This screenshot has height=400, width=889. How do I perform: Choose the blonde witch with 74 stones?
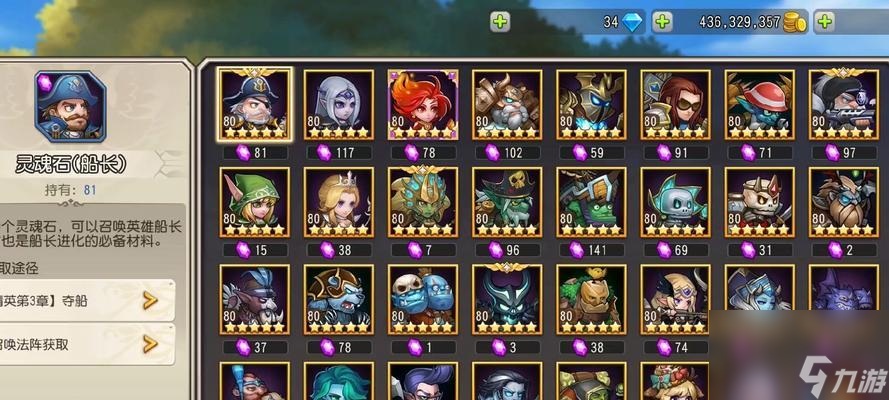coord(675,299)
